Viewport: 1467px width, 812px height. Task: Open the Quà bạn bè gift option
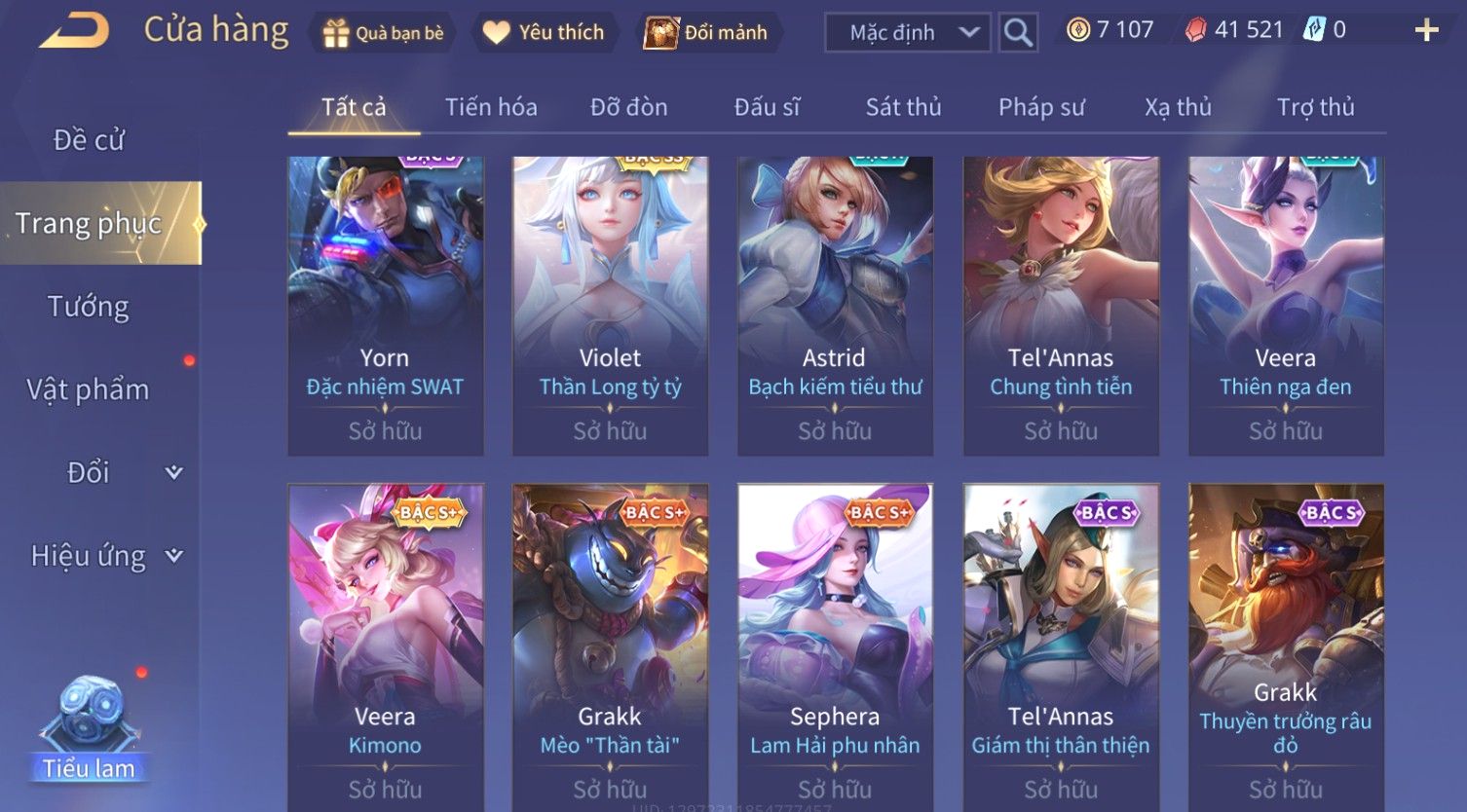coord(383,33)
